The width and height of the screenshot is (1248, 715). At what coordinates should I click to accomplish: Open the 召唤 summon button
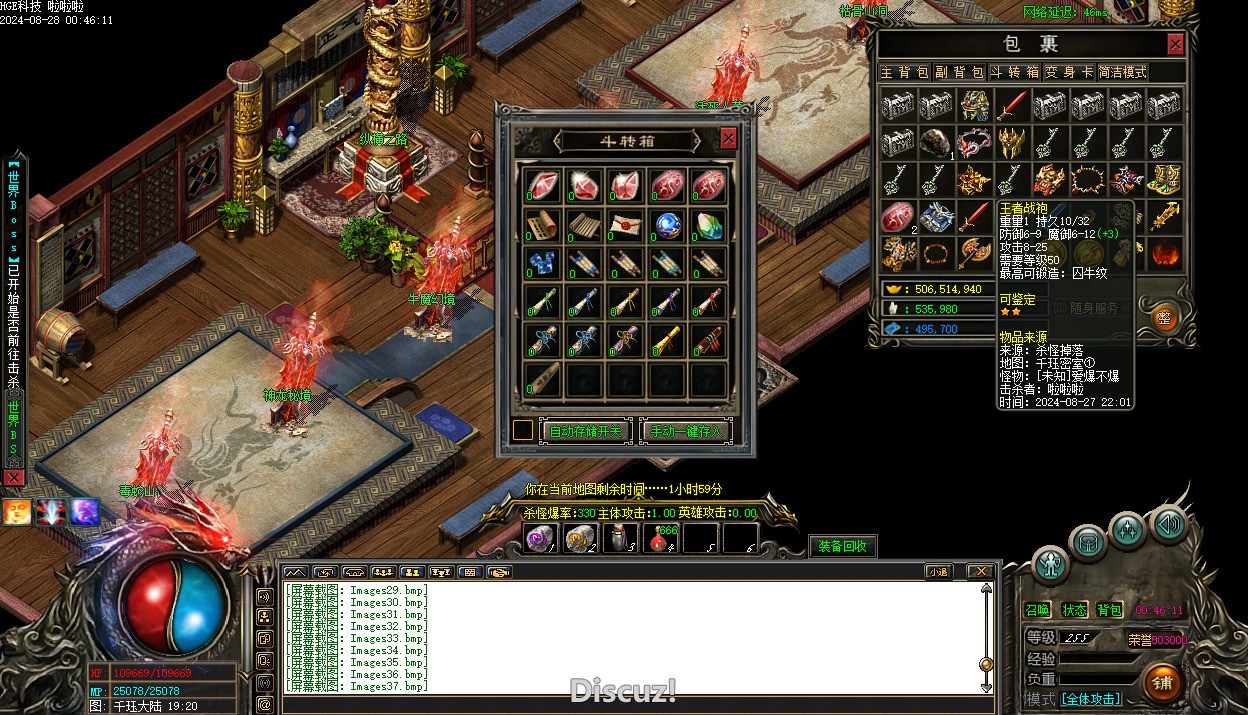click(x=1038, y=610)
